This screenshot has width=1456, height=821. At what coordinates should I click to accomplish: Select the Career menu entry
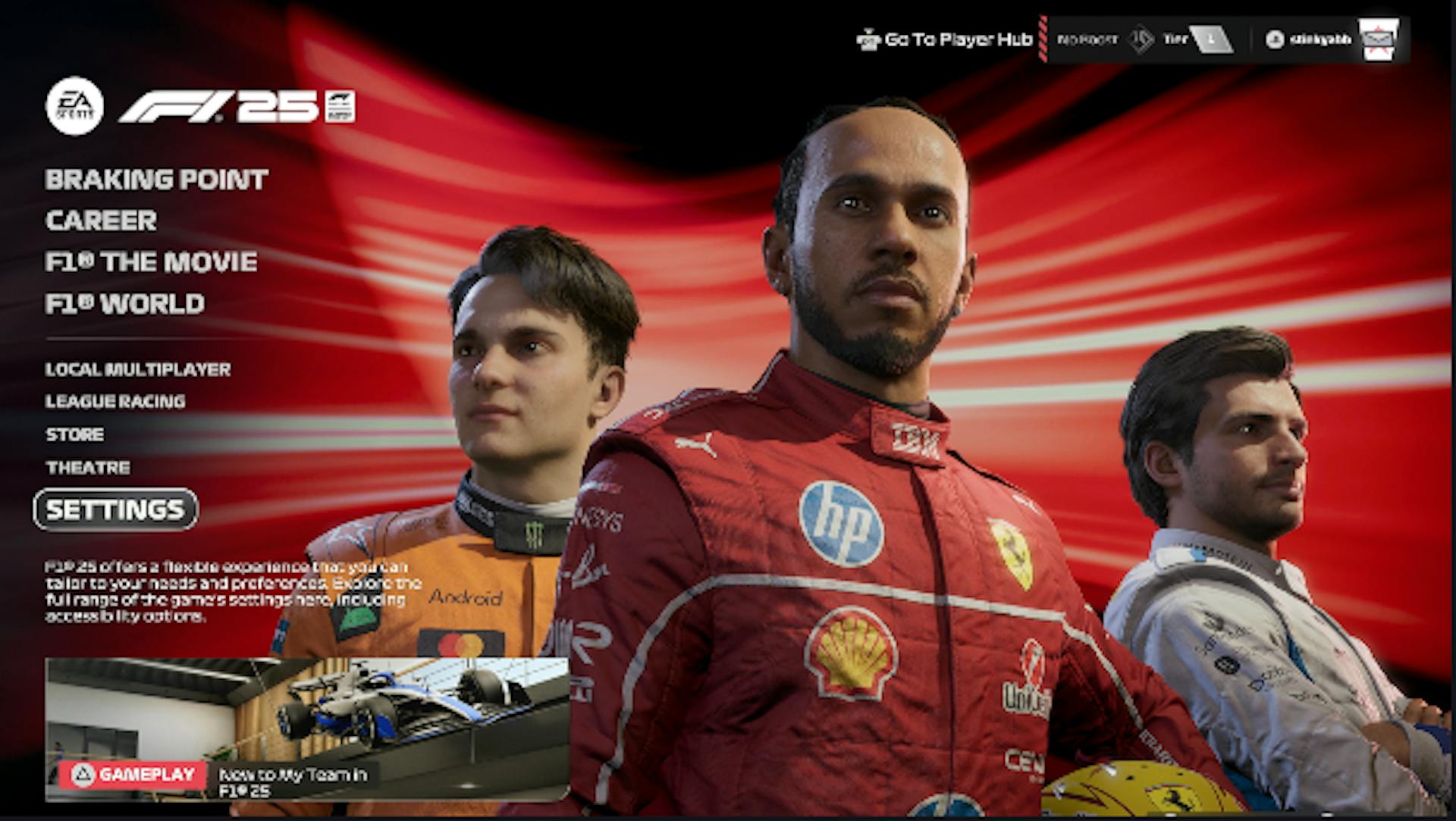click(x=101, y=221)
